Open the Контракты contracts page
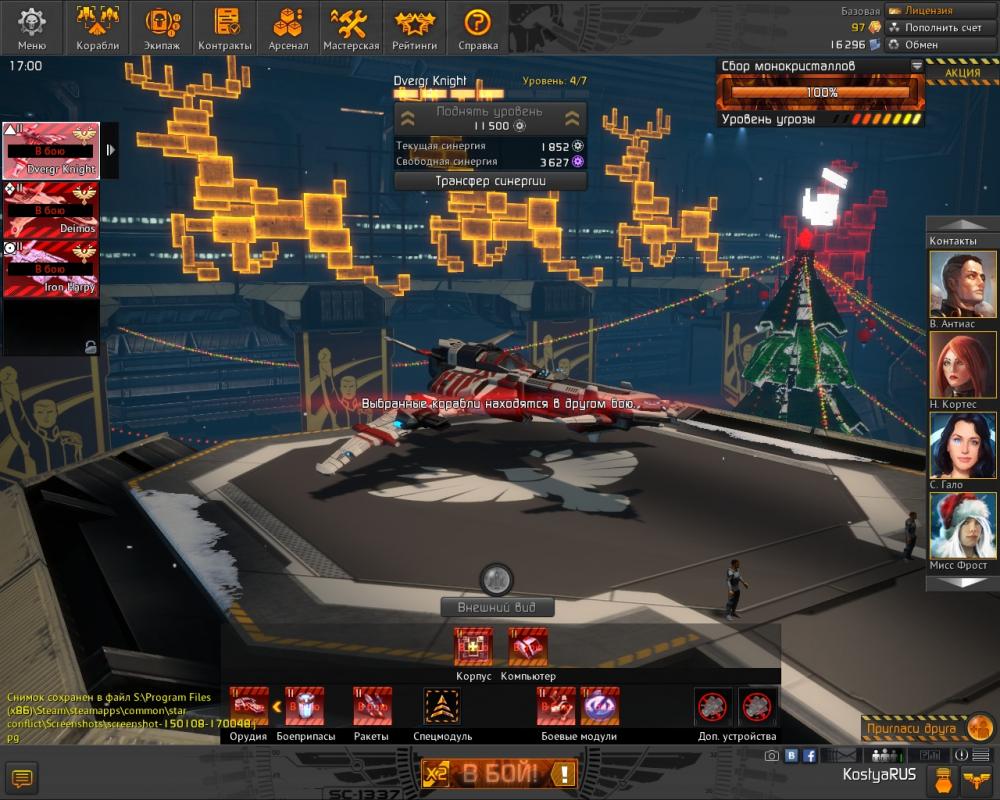The width and height of the screenshot is (1000, 800). (225, 27)
